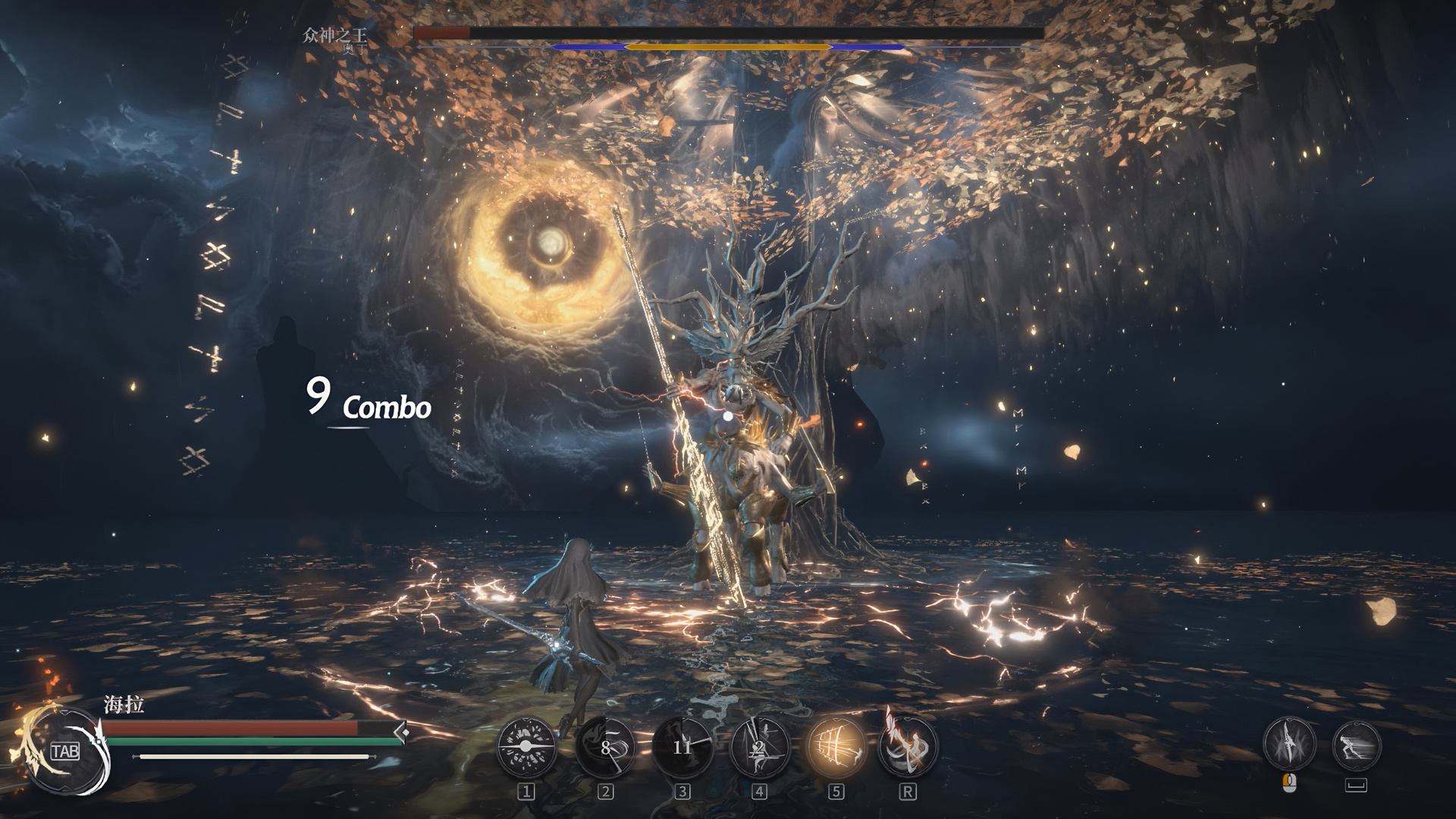Click the character swap portrait emblem
The height and width of the screenshot is (819, 1456).
(x=64, y=751)
